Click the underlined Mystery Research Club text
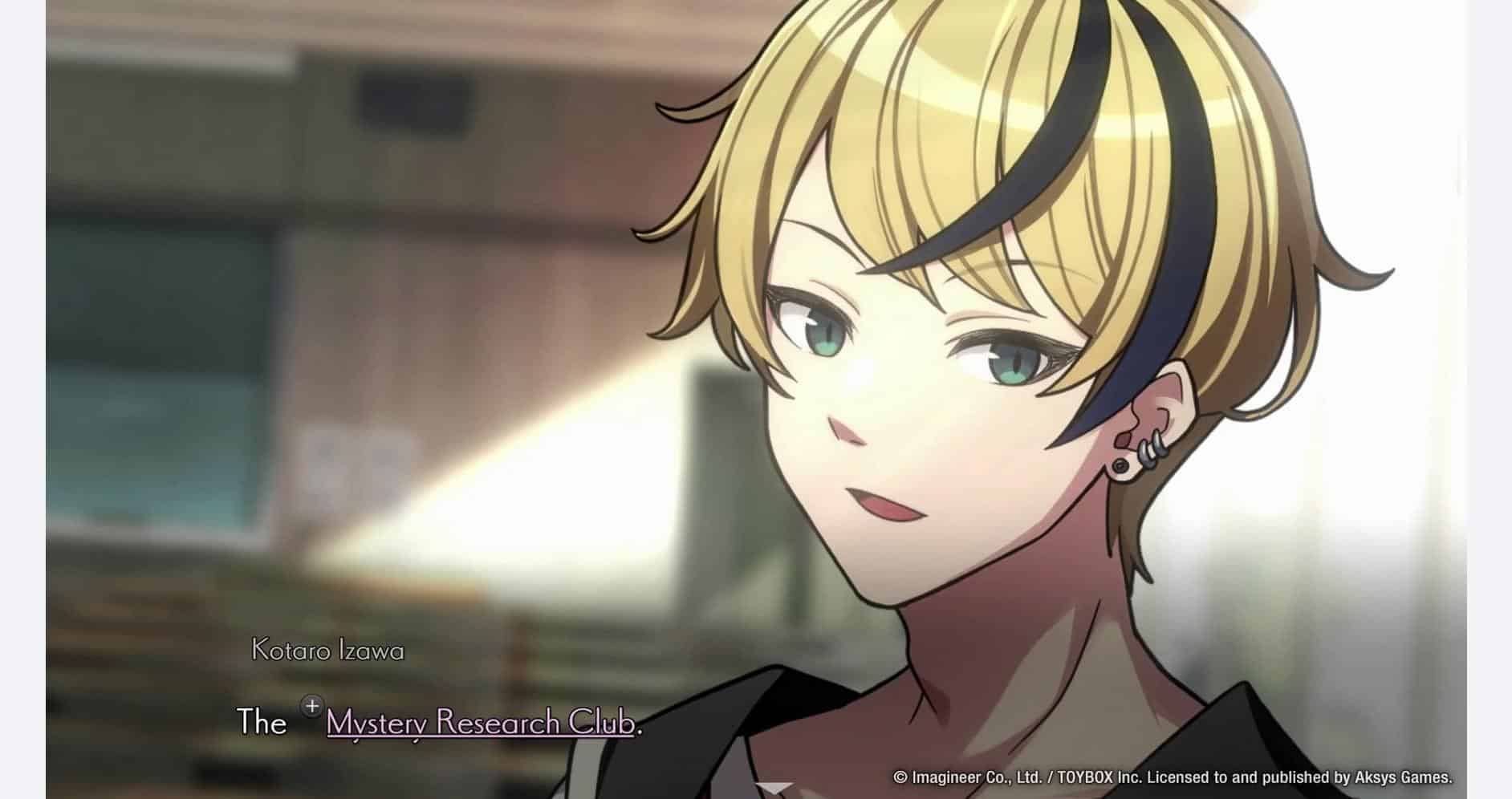This screenshot has height=799, width=1512. click(480, 723)
